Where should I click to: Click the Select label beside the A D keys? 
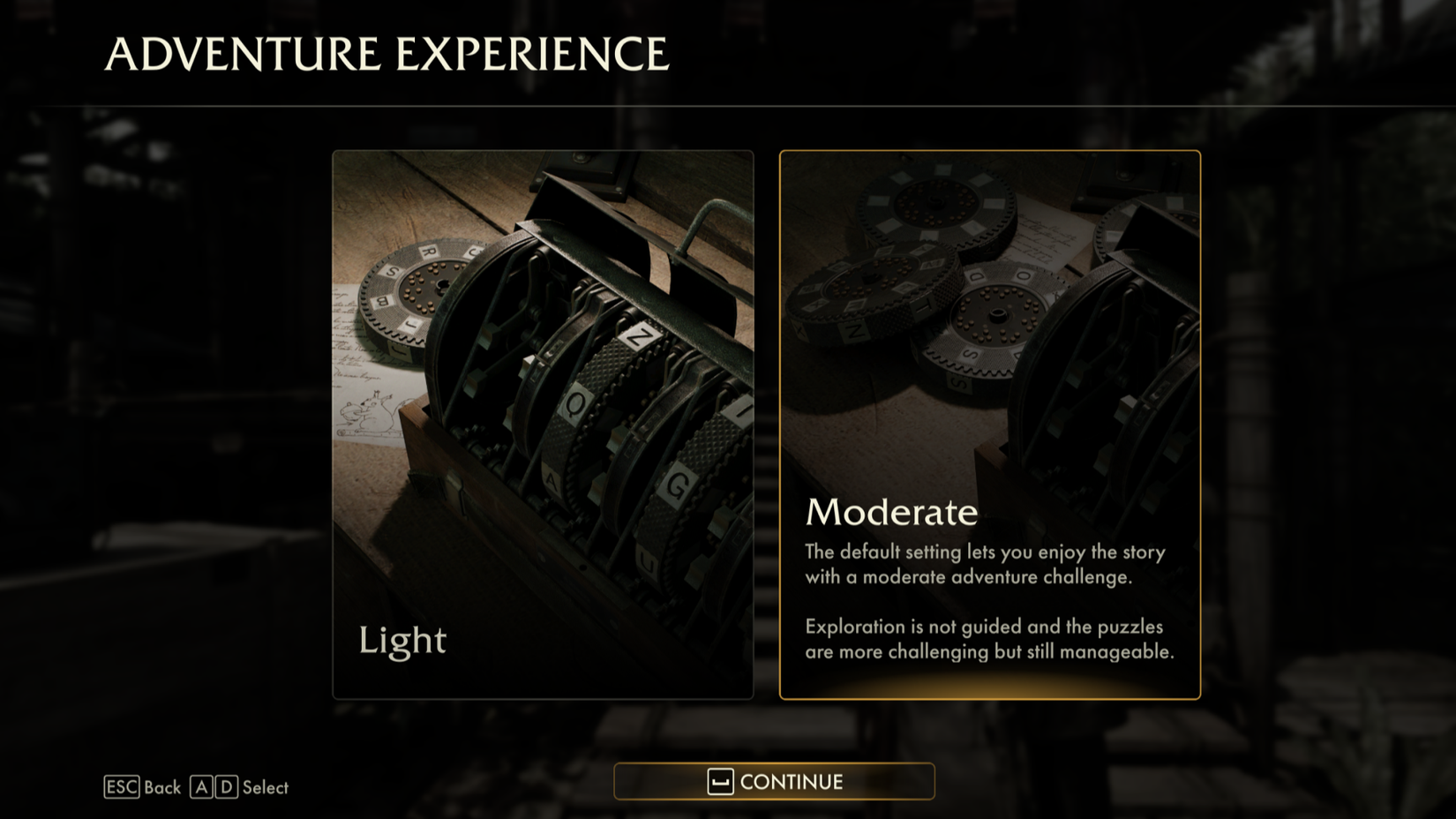[265, 787]
